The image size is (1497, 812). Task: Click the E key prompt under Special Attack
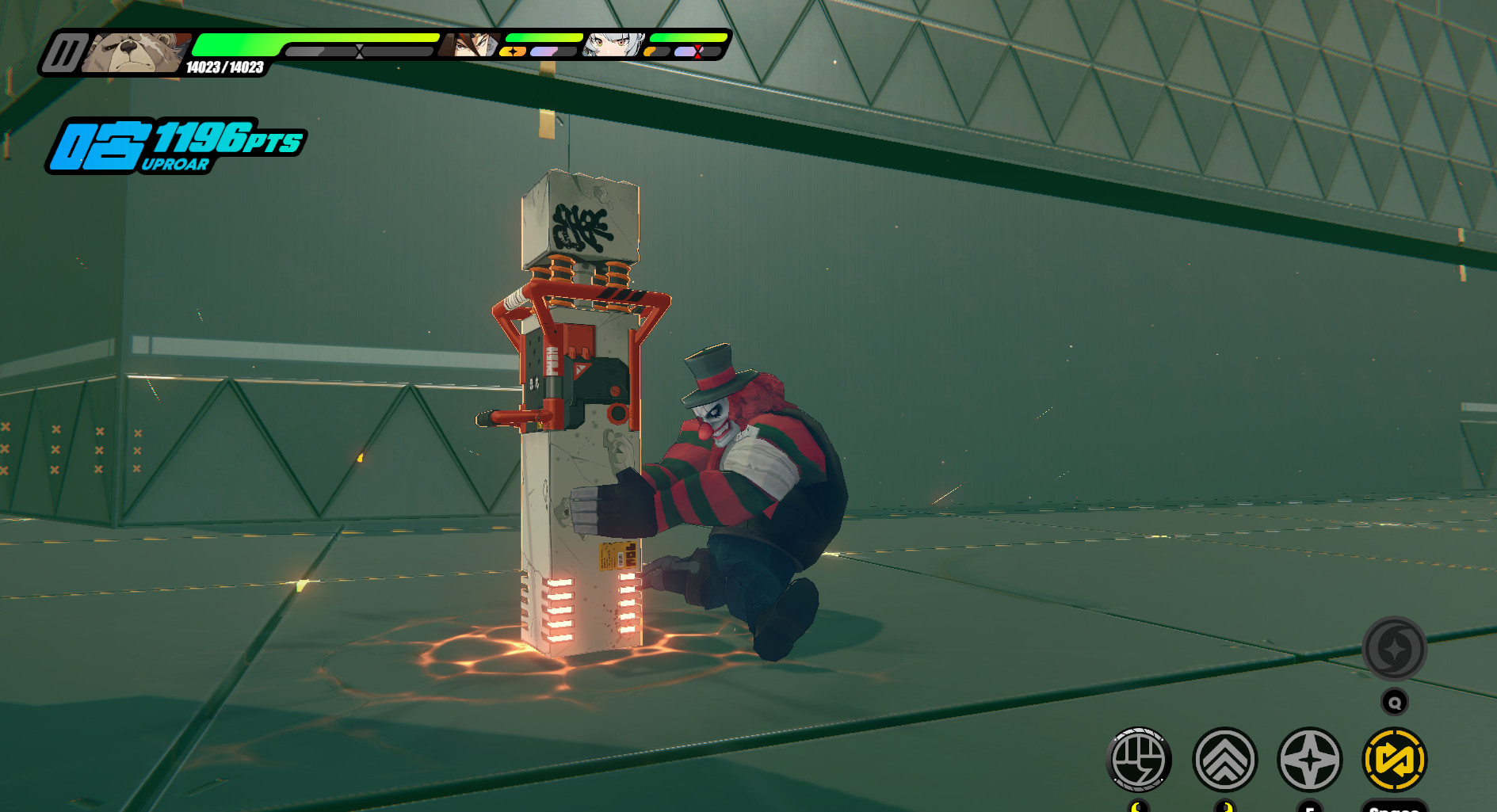coord(1309,807)
